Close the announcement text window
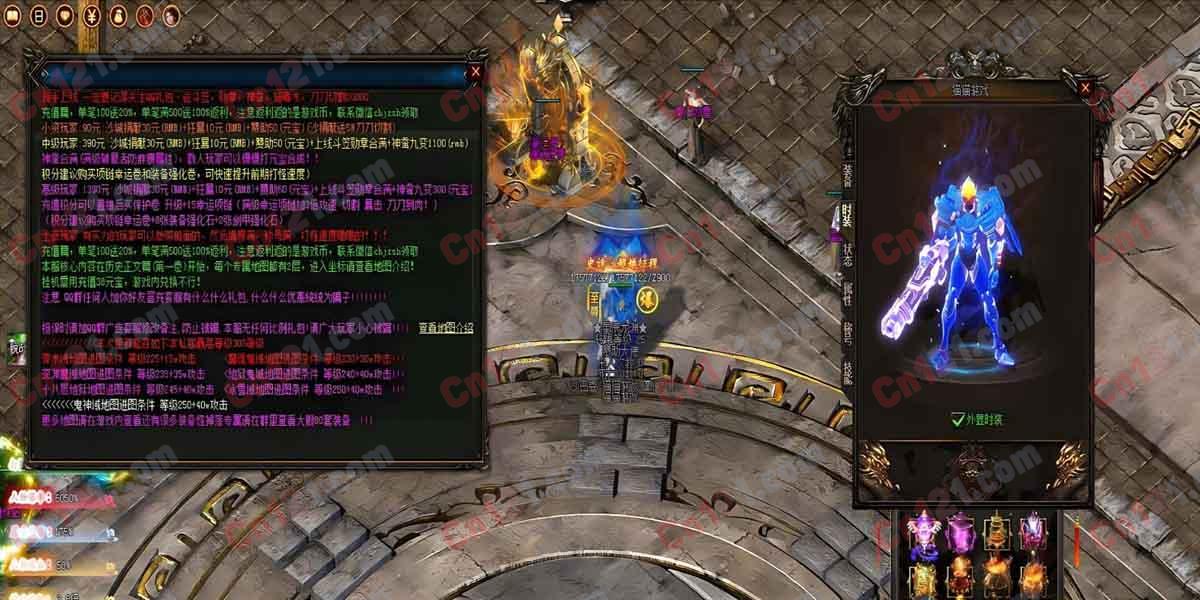The height and width of the screenshot is (600, 1200). click(476, 72)
